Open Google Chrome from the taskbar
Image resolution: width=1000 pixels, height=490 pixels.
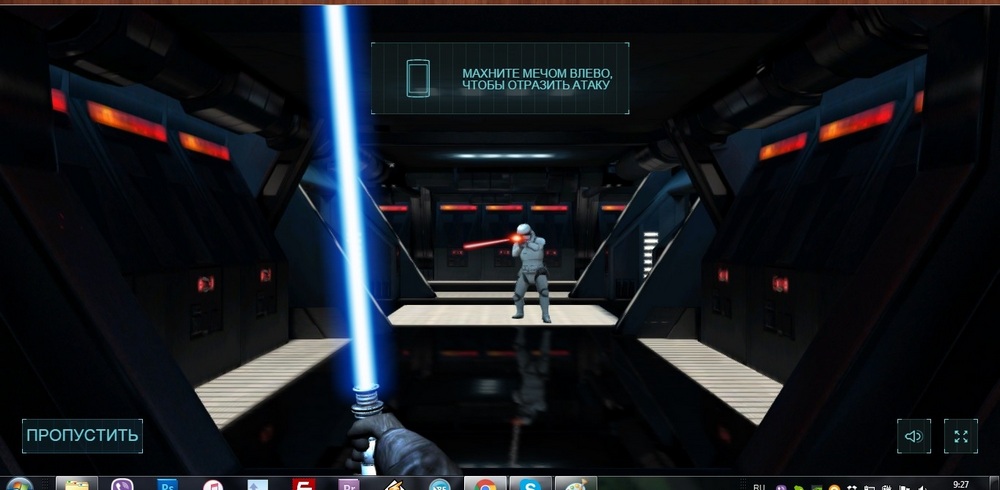tap(485, 484)
